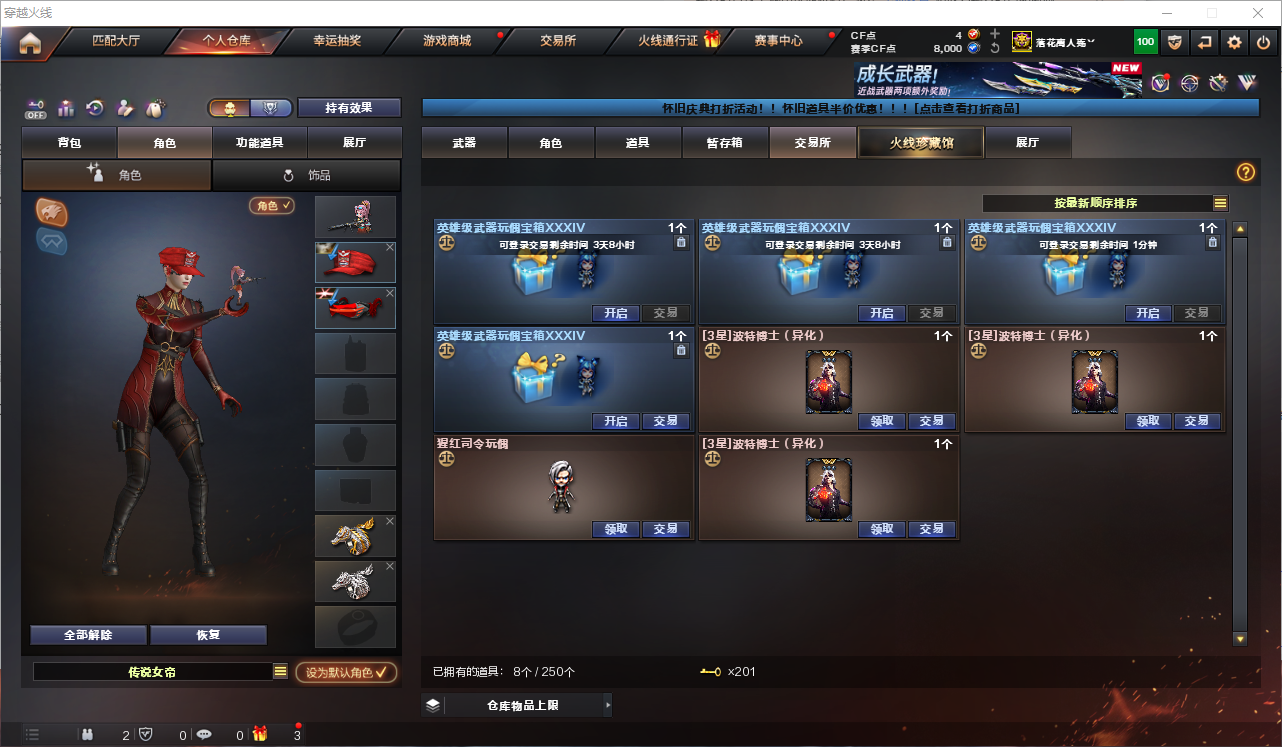Expand the 仓库物品上限 arrow
This screenshot has height=747, width=1282.
point(607,704)
